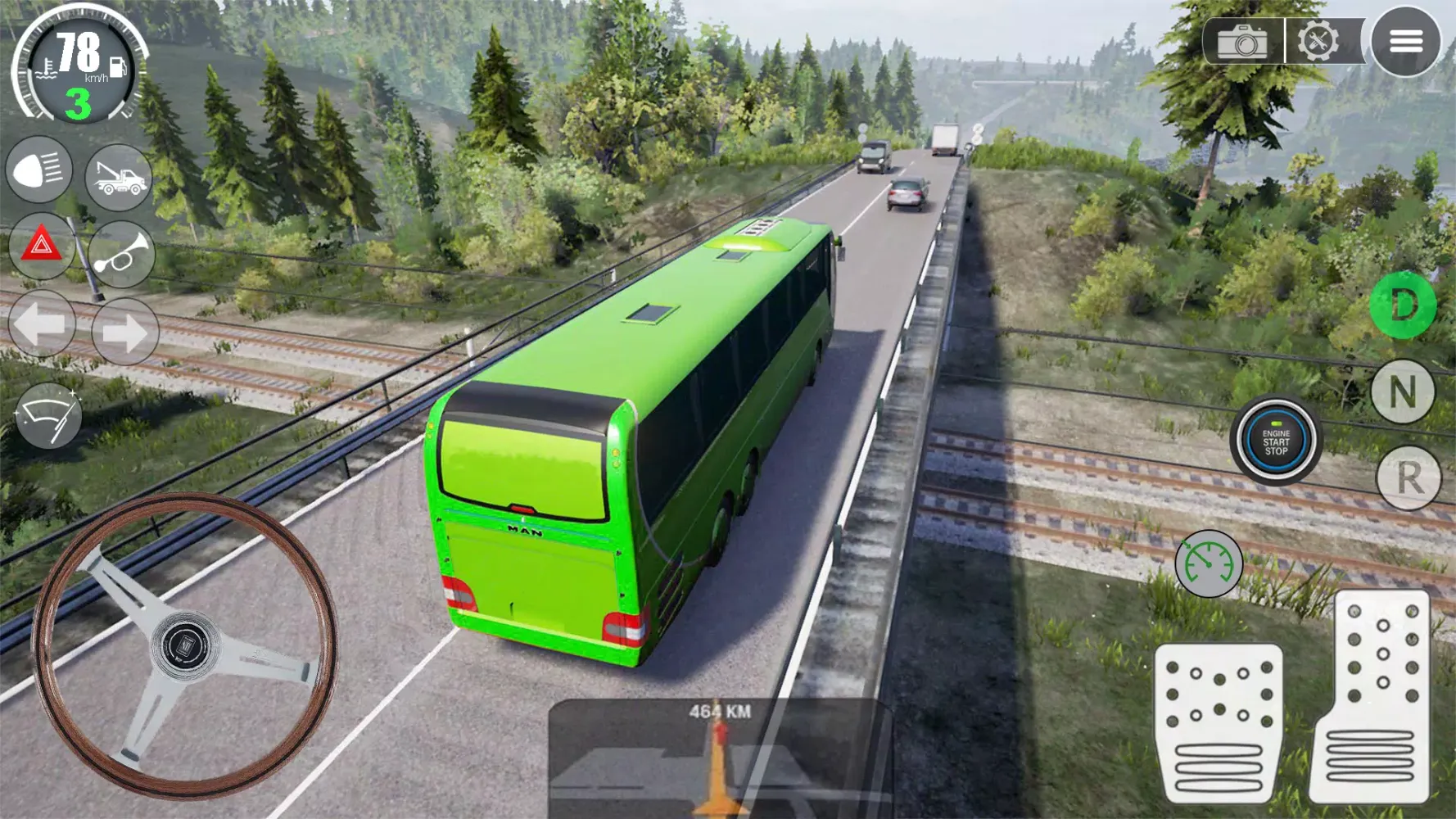Open the hamburger pause menu
The image size is (1456, 819).
coord(1407,42)
